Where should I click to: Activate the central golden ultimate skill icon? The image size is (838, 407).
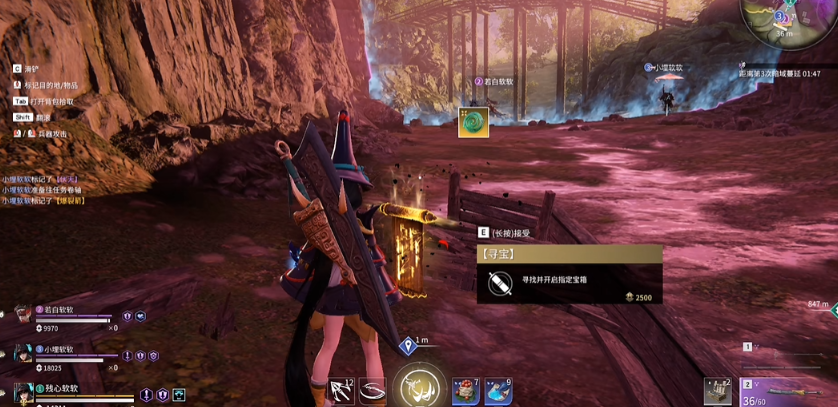pyautogui.click(x=418, y=386)
